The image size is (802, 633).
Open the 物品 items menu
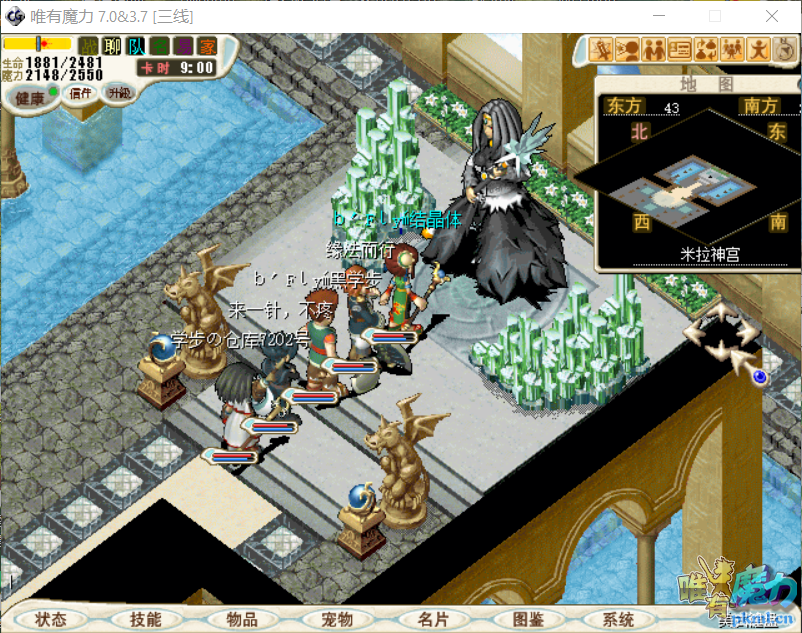[x=241, y=619]
